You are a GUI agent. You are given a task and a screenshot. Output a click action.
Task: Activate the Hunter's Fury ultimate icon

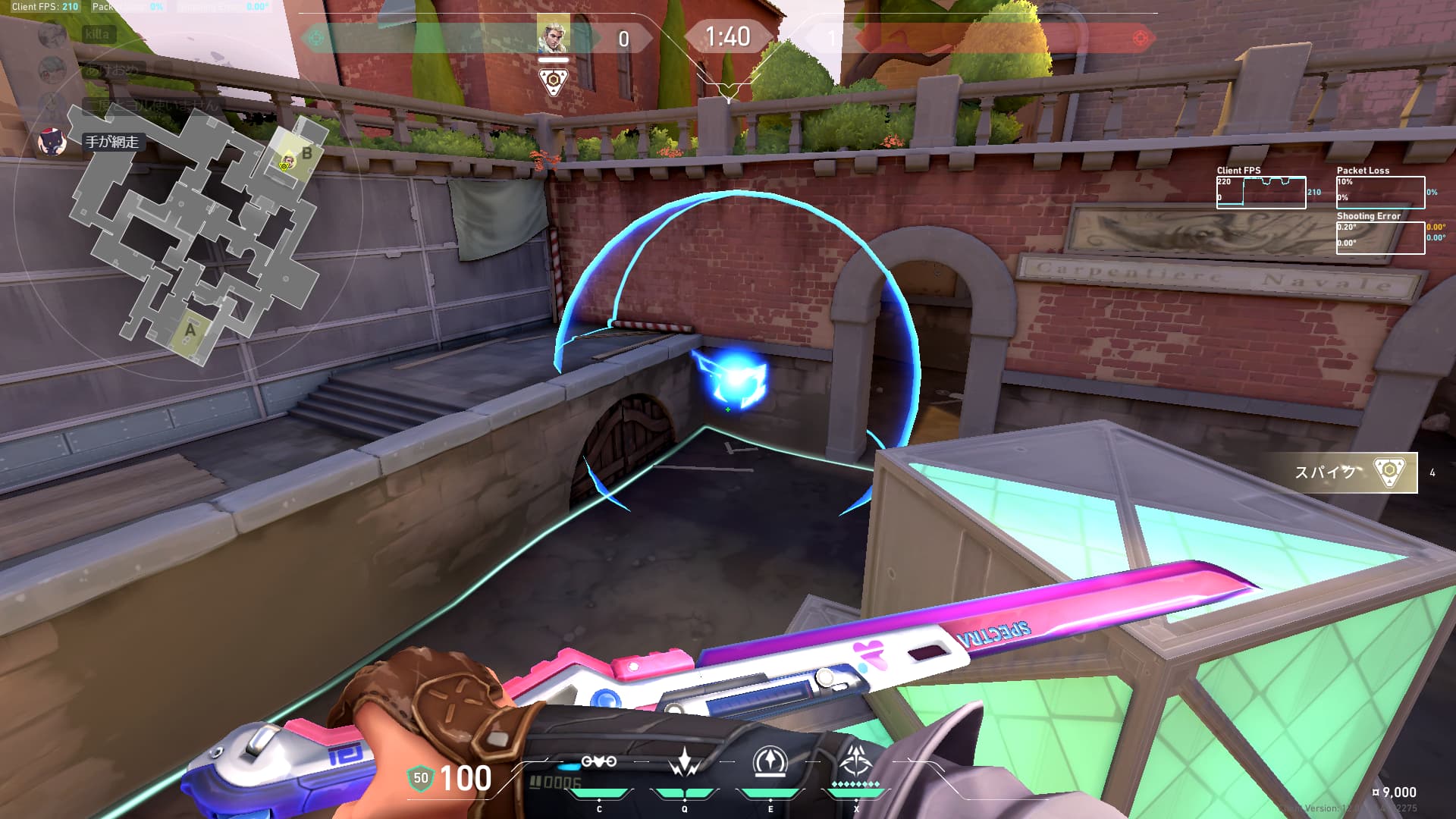(856, 761)
